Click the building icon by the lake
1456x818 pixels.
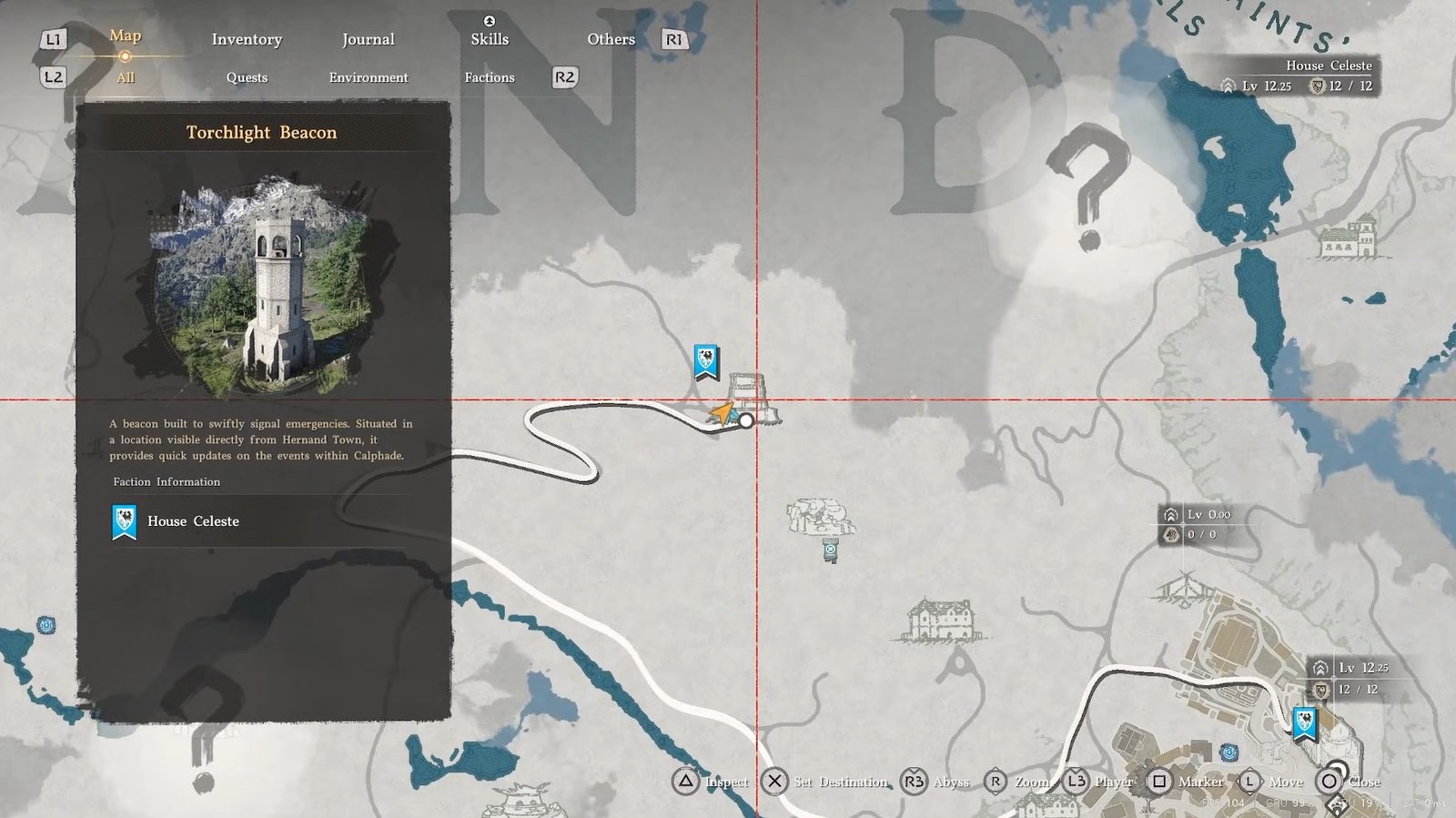tap(1349, 237)
